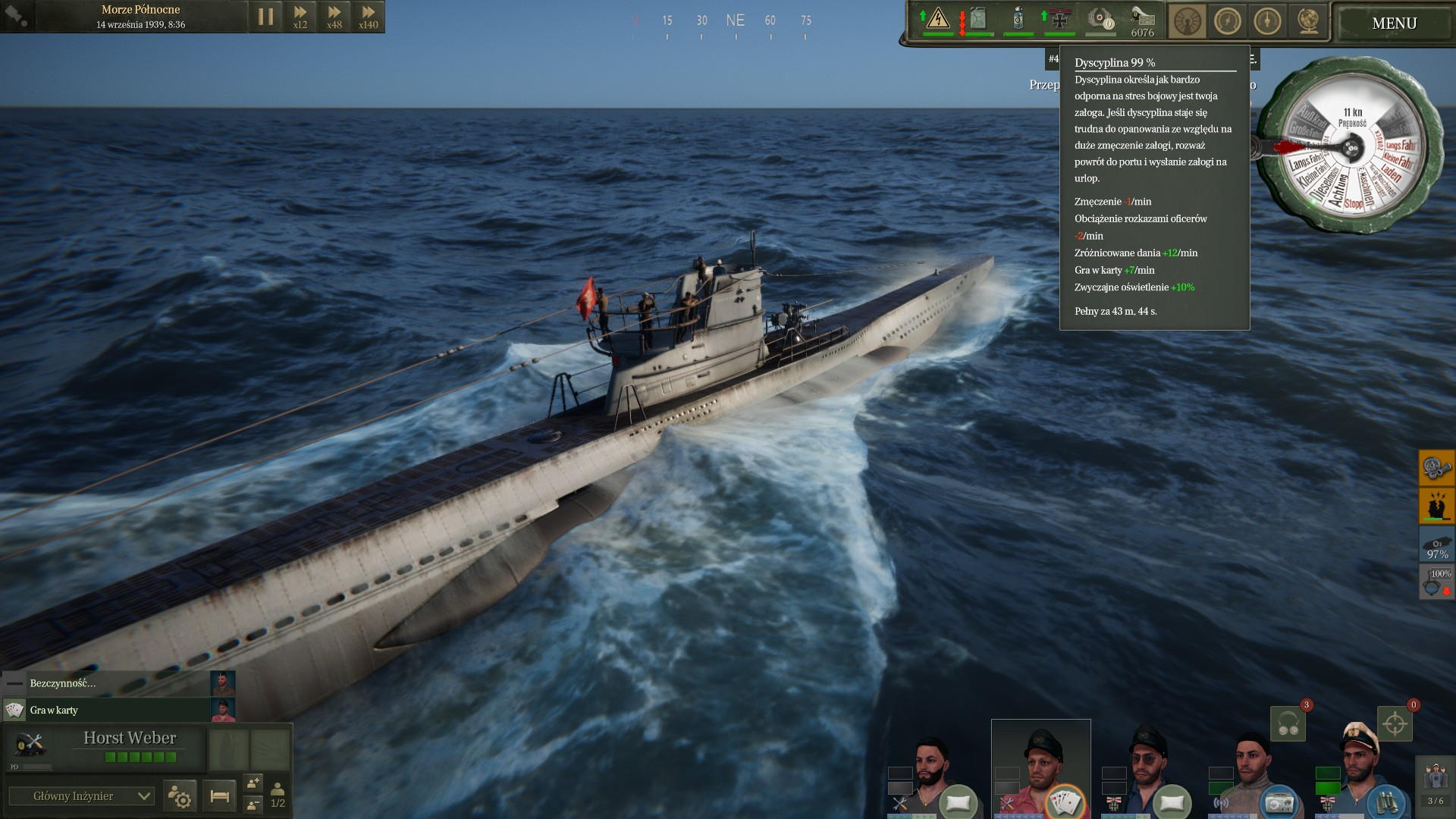The height and width of the screenshot is (819, 1456).
Task: Set time compression to x48
Action: (x=334, y=17)
